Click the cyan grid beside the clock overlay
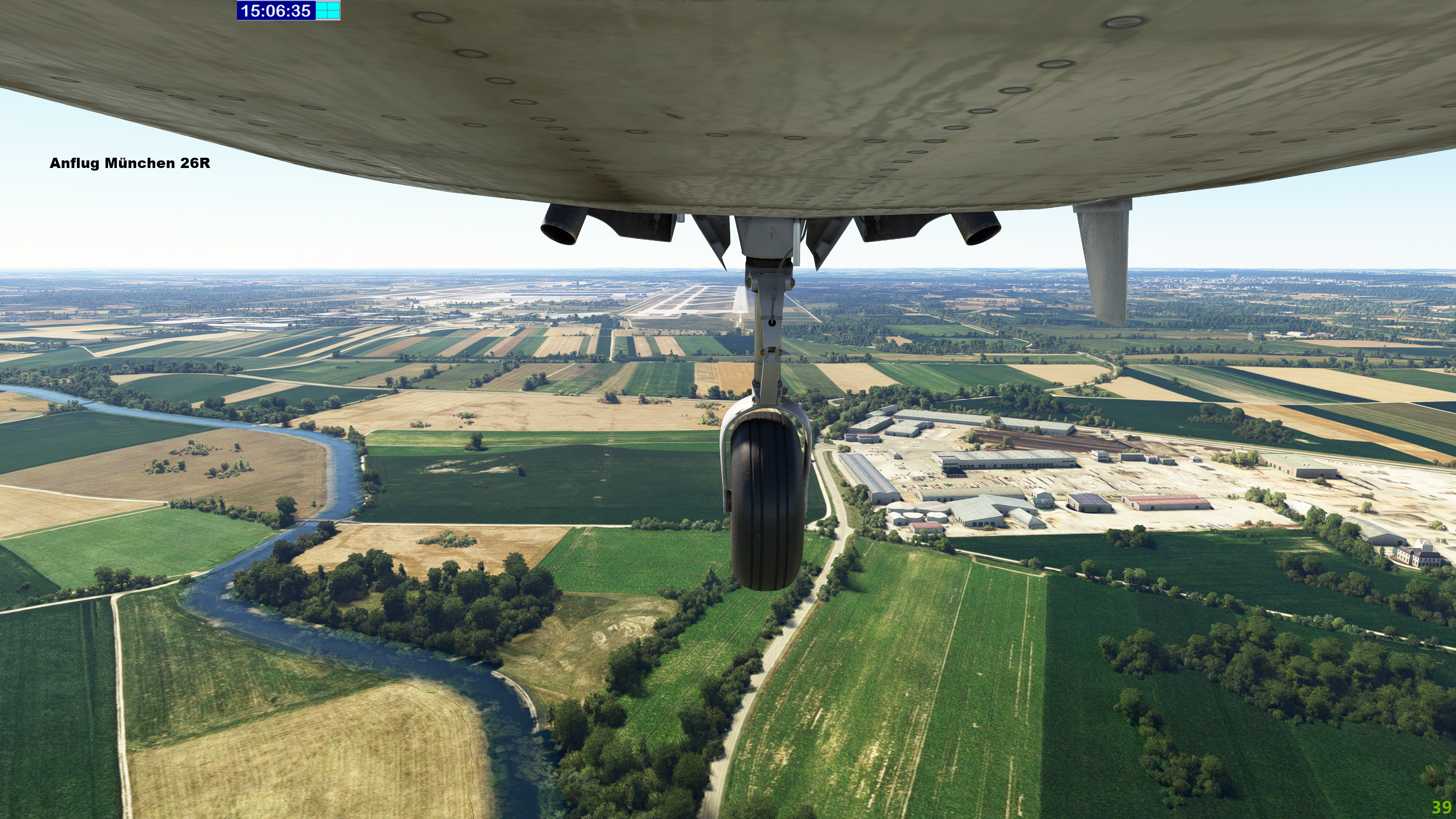Viewport: 1456px width, 819px height. 327,10
